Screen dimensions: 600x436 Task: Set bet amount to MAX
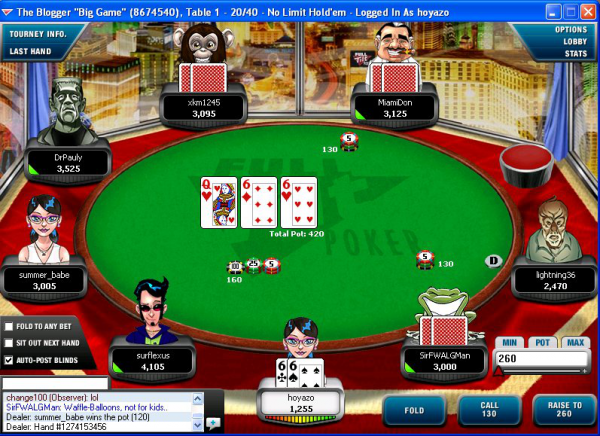pos(574,342)
